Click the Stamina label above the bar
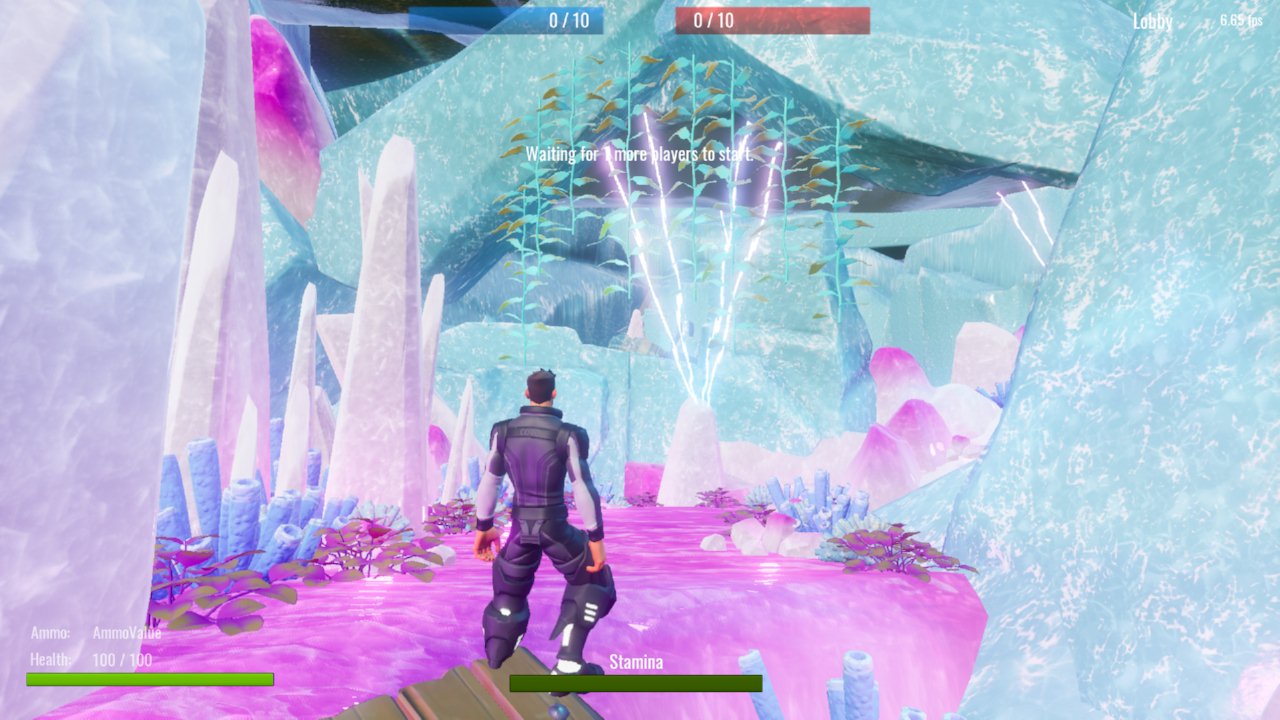This screenshot has height=720, width=1280. click(637, 661)
